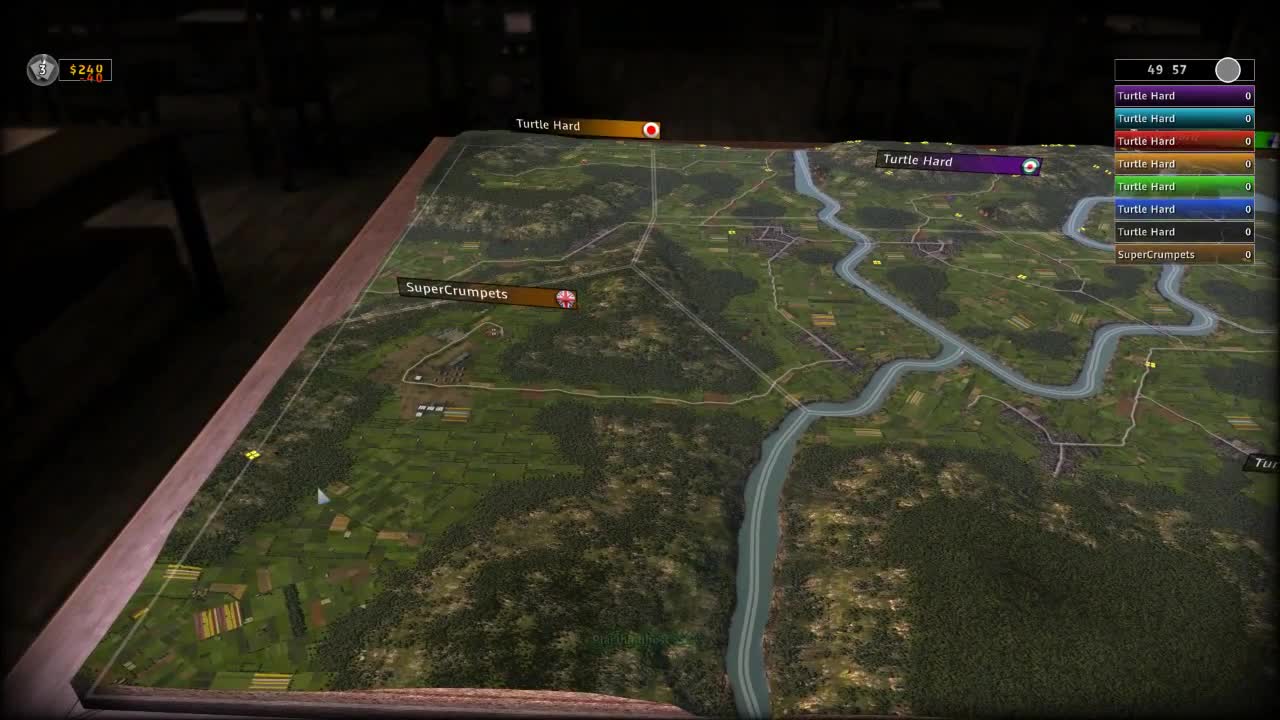Click the gray circular timer indicator

pyautogui.click(x=1227, y=70)
